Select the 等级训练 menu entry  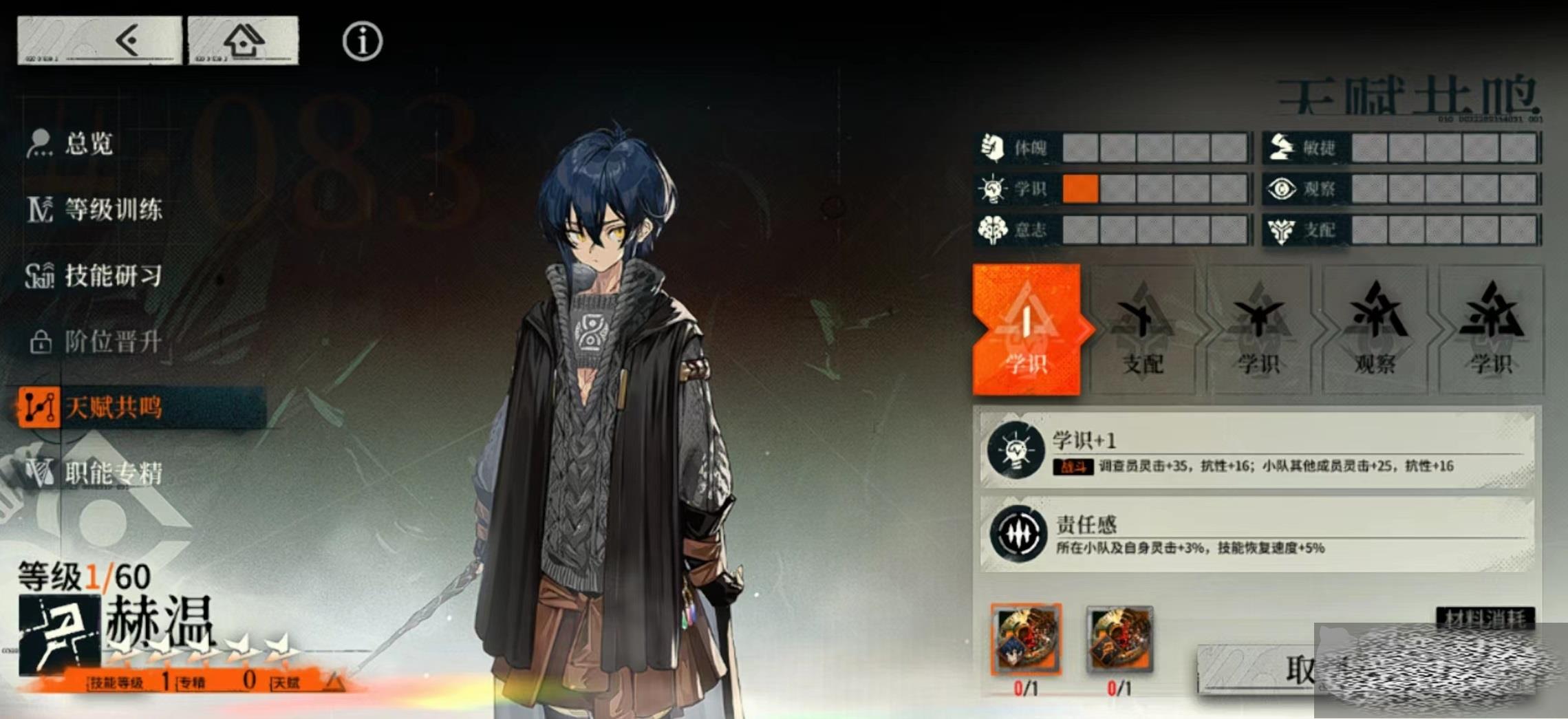coord(113,209)
